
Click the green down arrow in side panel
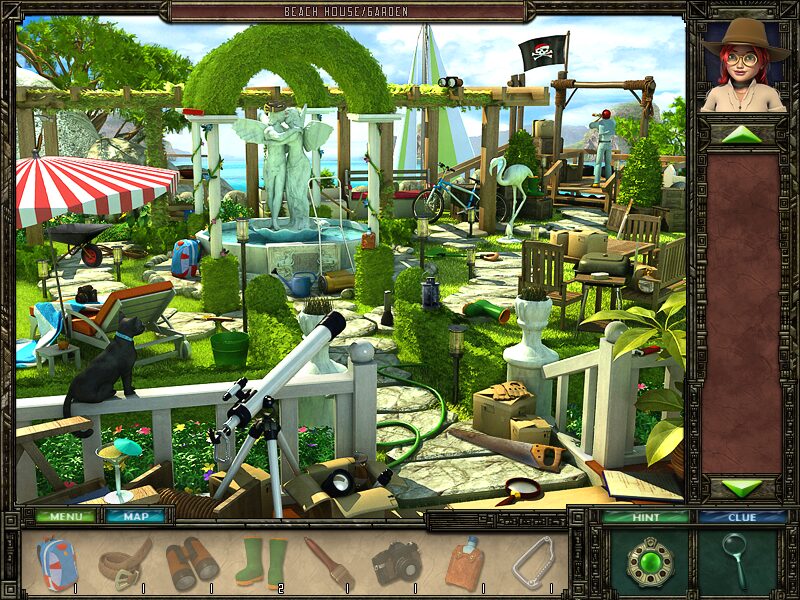pyautogui.click(x=741, y=488)
